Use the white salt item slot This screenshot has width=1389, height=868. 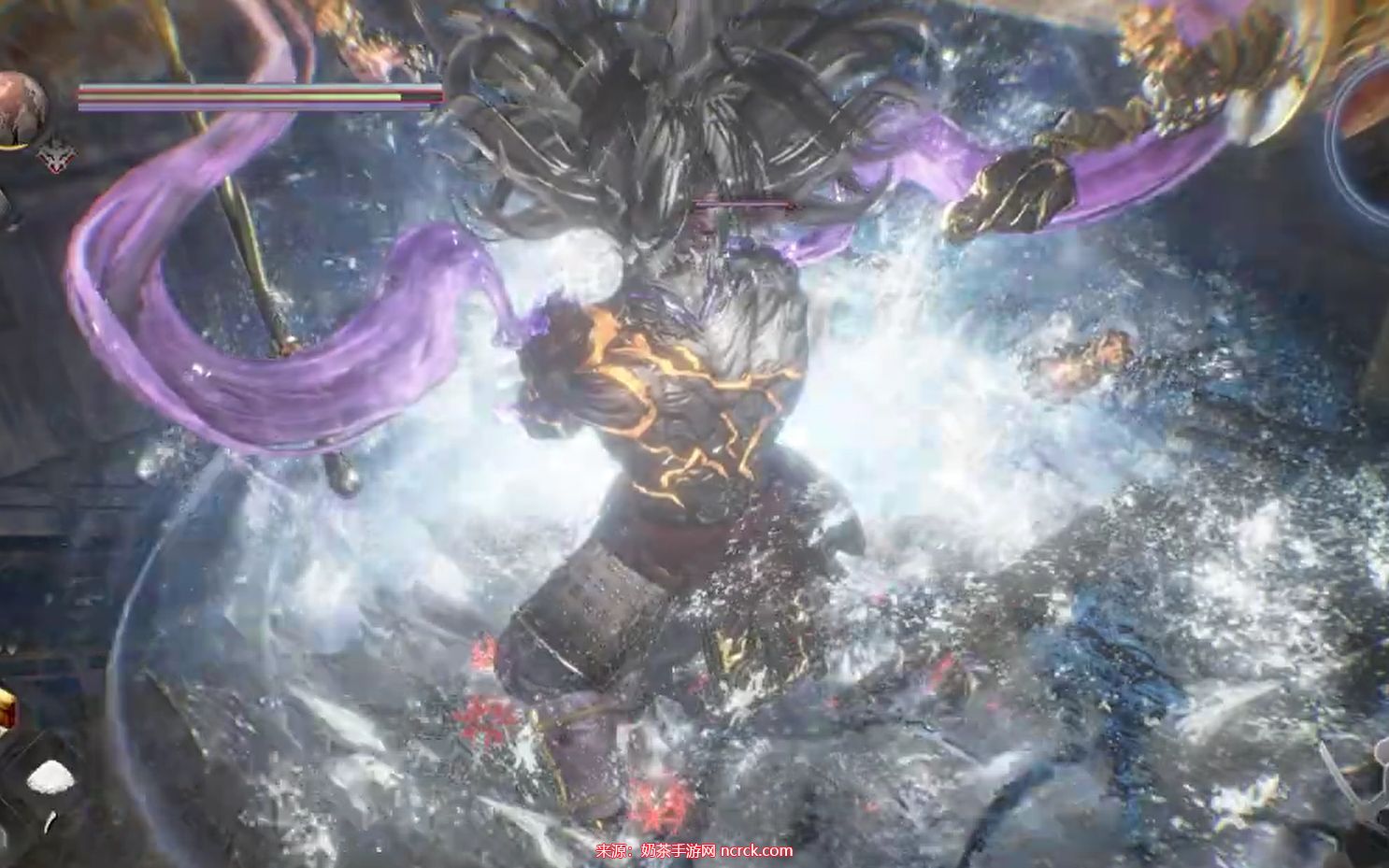[x=53, y=776]
